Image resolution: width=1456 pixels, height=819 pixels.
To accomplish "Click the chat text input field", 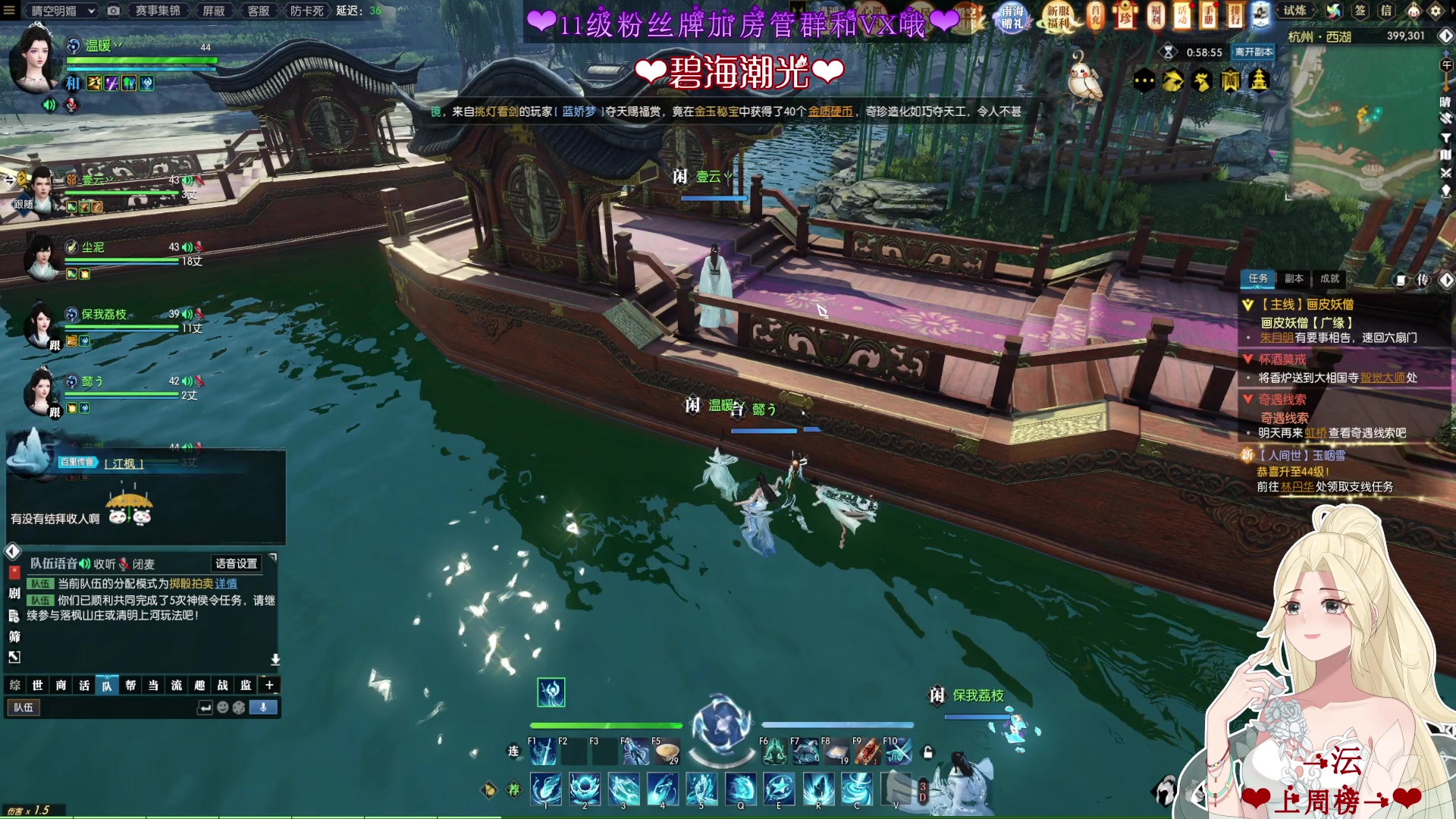I will point(114,708).
